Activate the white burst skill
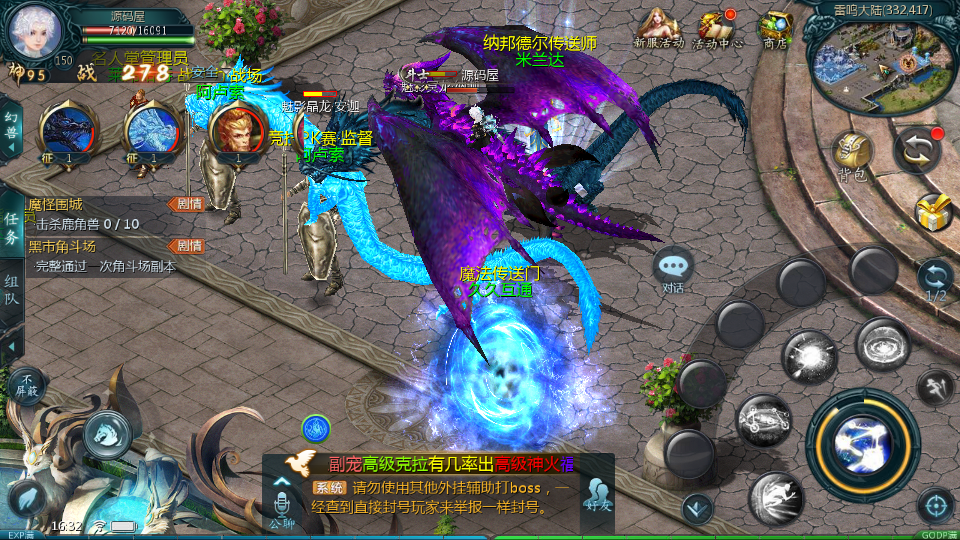Viewport: 960px width, 540px height. point(810,357)
